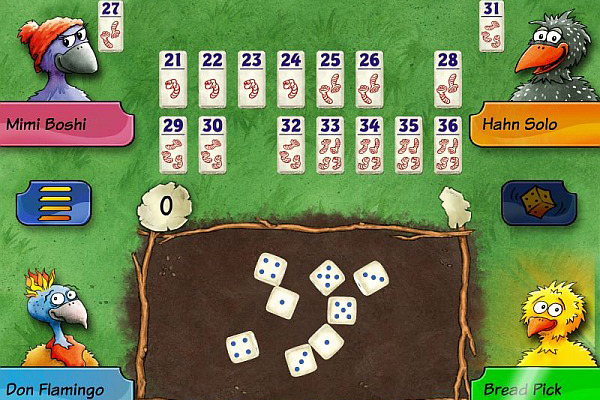The height and width of the screenshot is (400, 600).
Task: Select worm tile number 21
Action: pos(172,76)
